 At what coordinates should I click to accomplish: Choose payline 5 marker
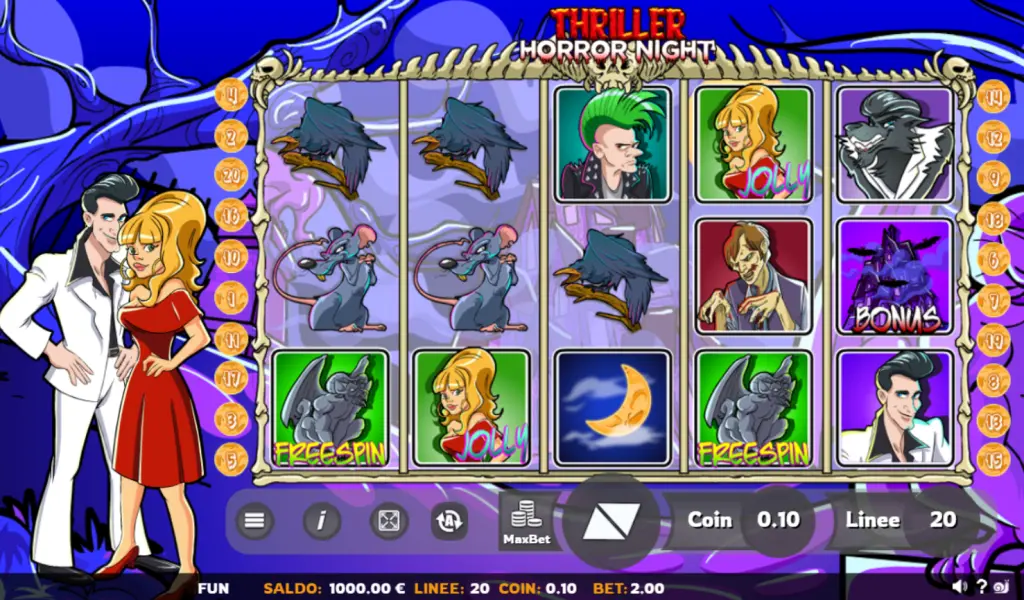click(231, 459)
